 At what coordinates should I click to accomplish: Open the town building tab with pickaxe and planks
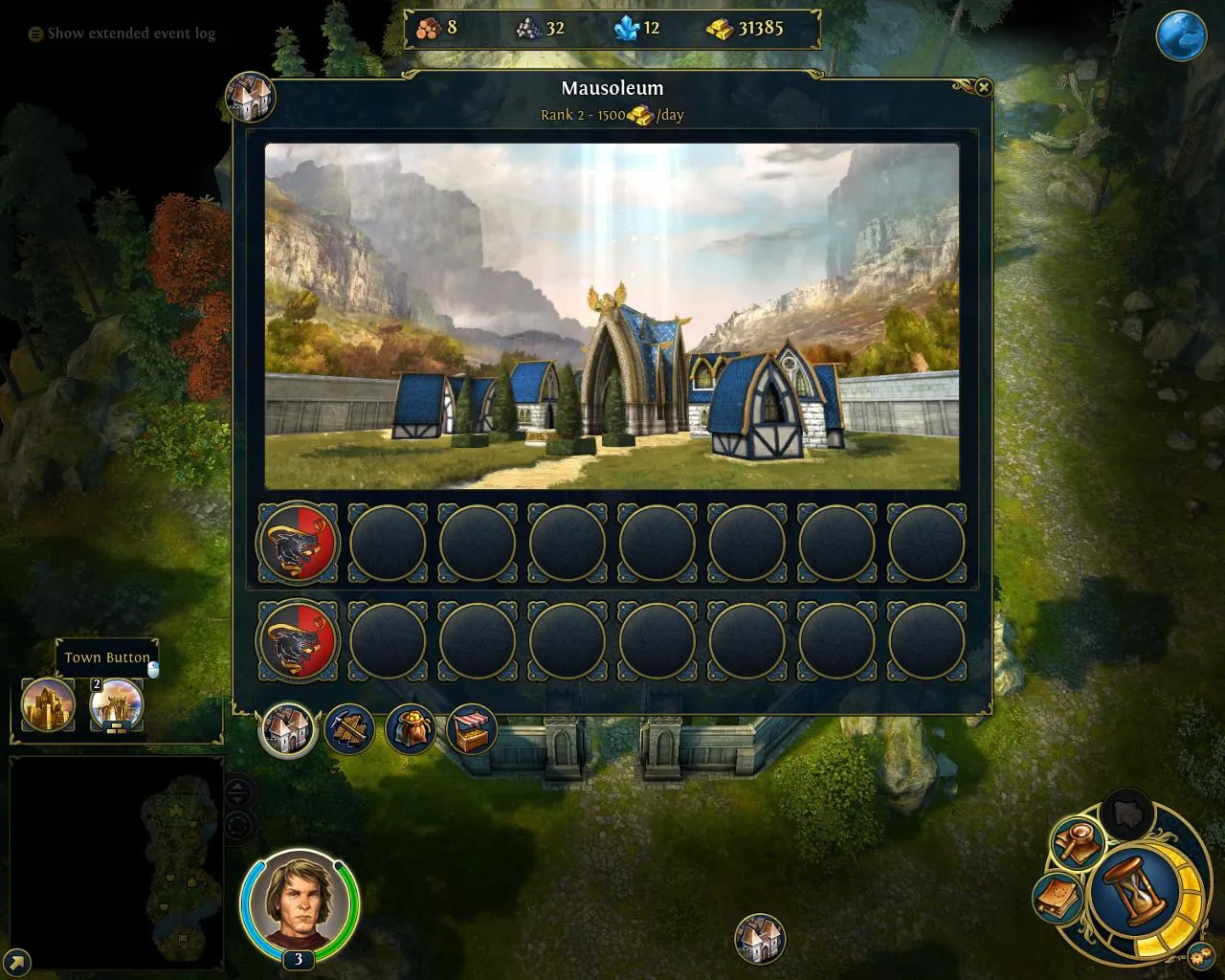[349, 730]
